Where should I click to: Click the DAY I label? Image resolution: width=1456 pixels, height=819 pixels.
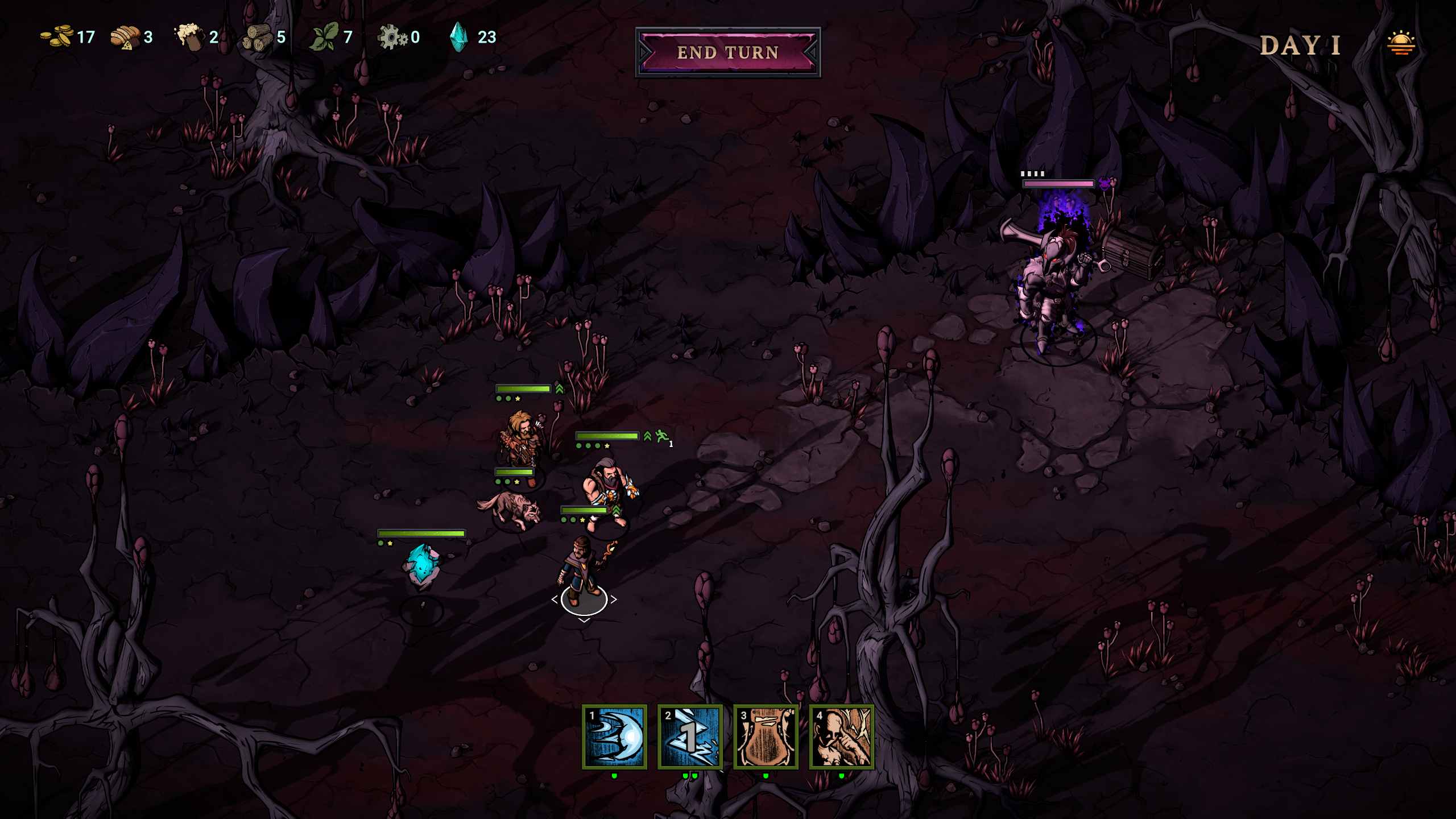[x=1299, y=45]
